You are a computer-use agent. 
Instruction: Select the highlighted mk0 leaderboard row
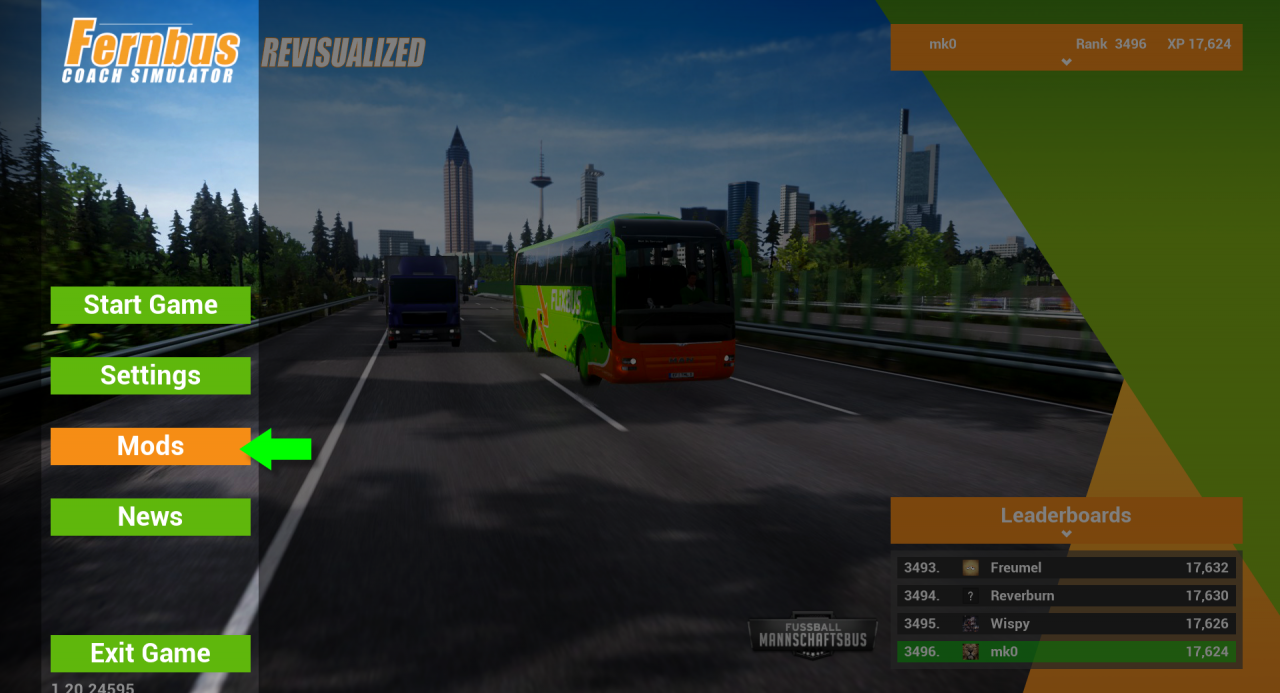pyautogui.click(x=1066, y=652)
